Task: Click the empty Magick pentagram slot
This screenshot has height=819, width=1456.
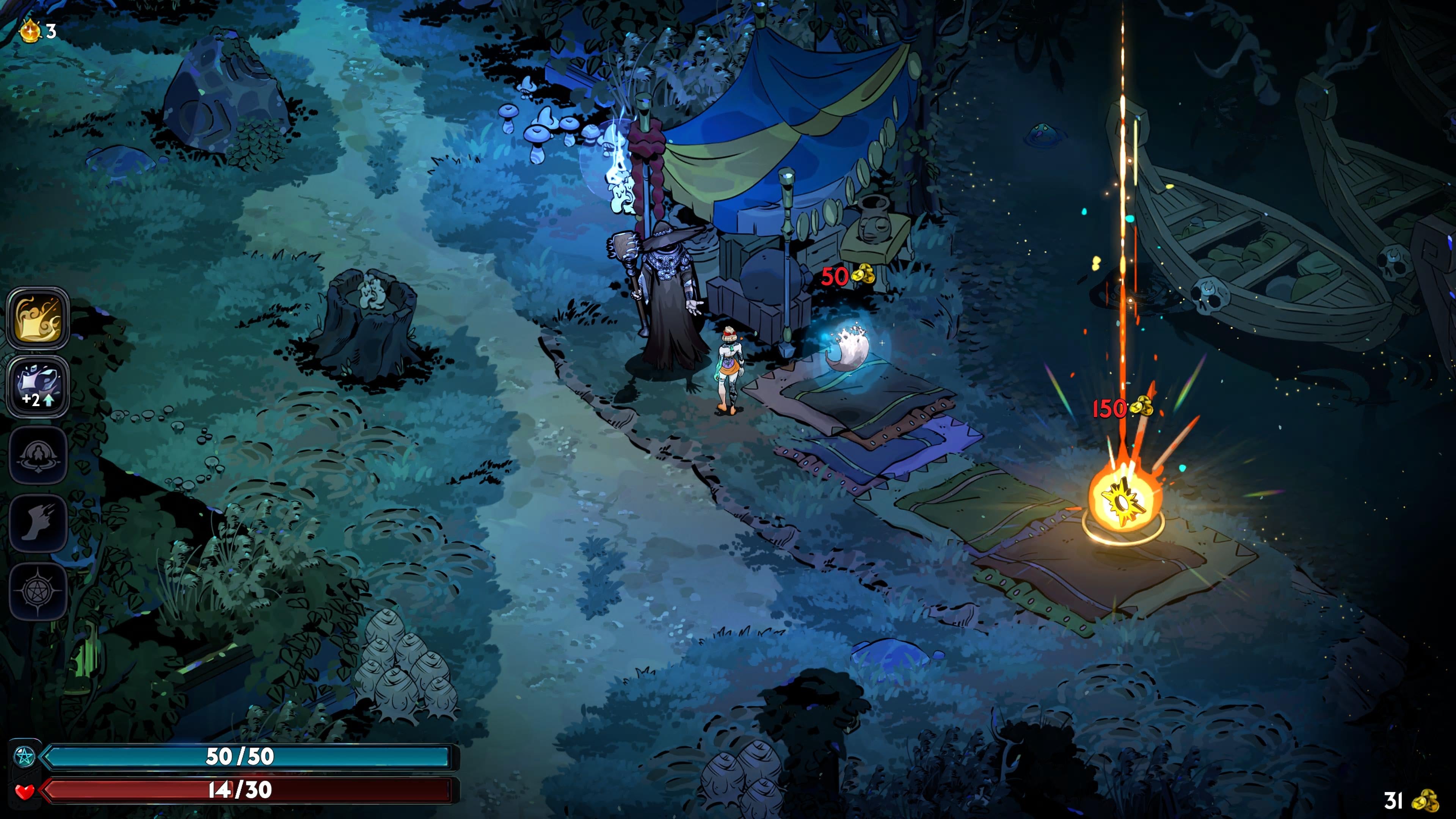Action: click(38, 591)
